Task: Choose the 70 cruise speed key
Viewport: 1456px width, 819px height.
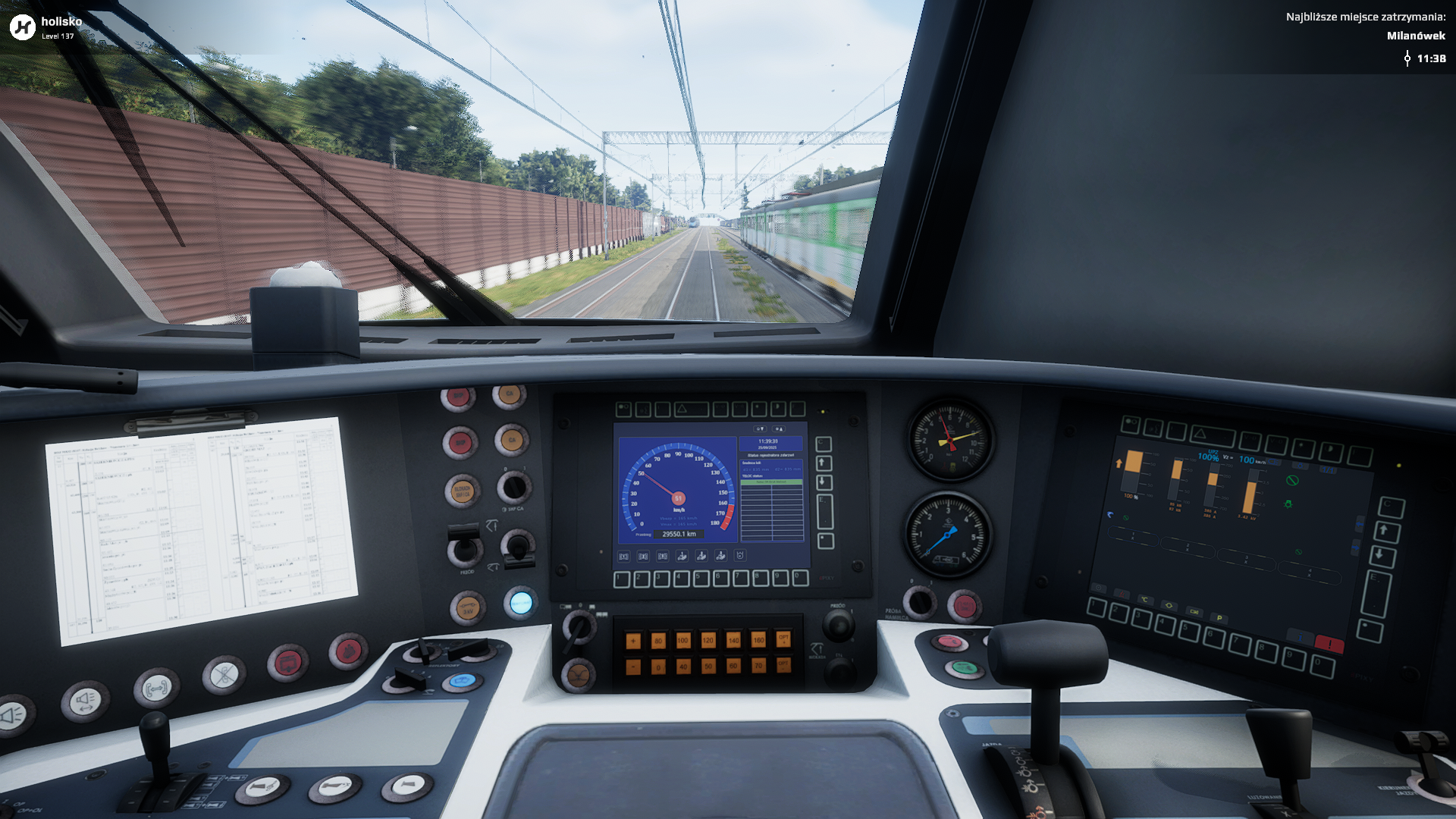Action: coord(758,666)
